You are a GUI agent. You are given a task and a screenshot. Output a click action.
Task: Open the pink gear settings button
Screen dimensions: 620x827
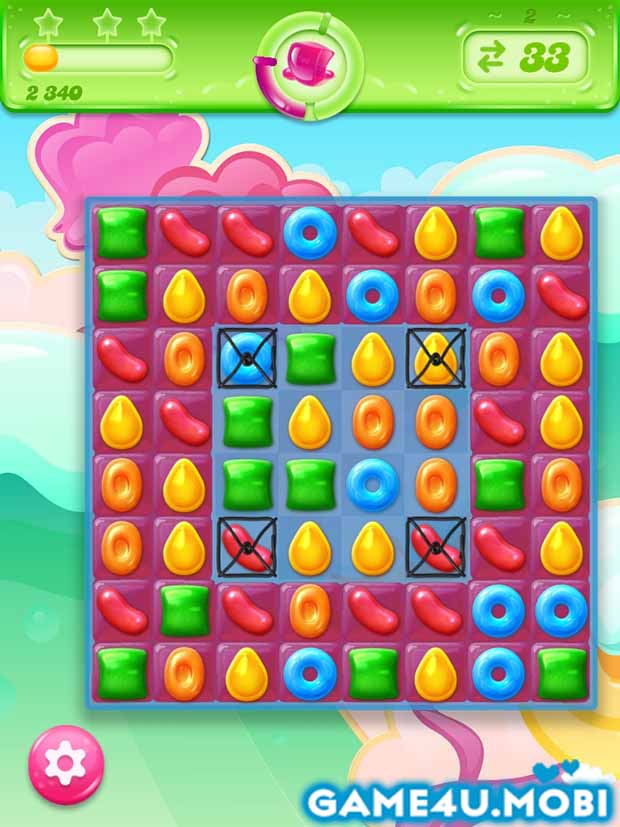coord(65,763)
